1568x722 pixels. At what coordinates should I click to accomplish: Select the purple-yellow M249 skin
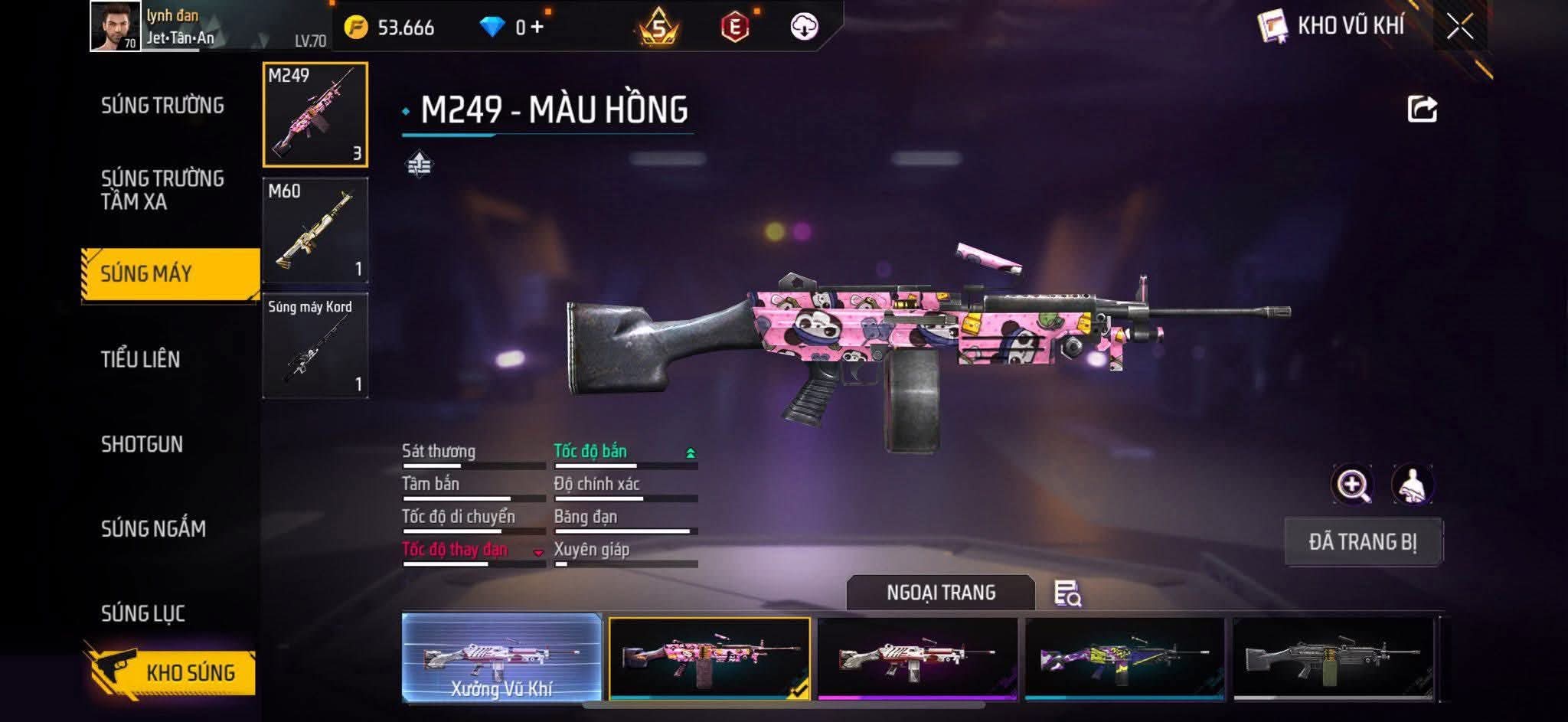point(1125,658)
